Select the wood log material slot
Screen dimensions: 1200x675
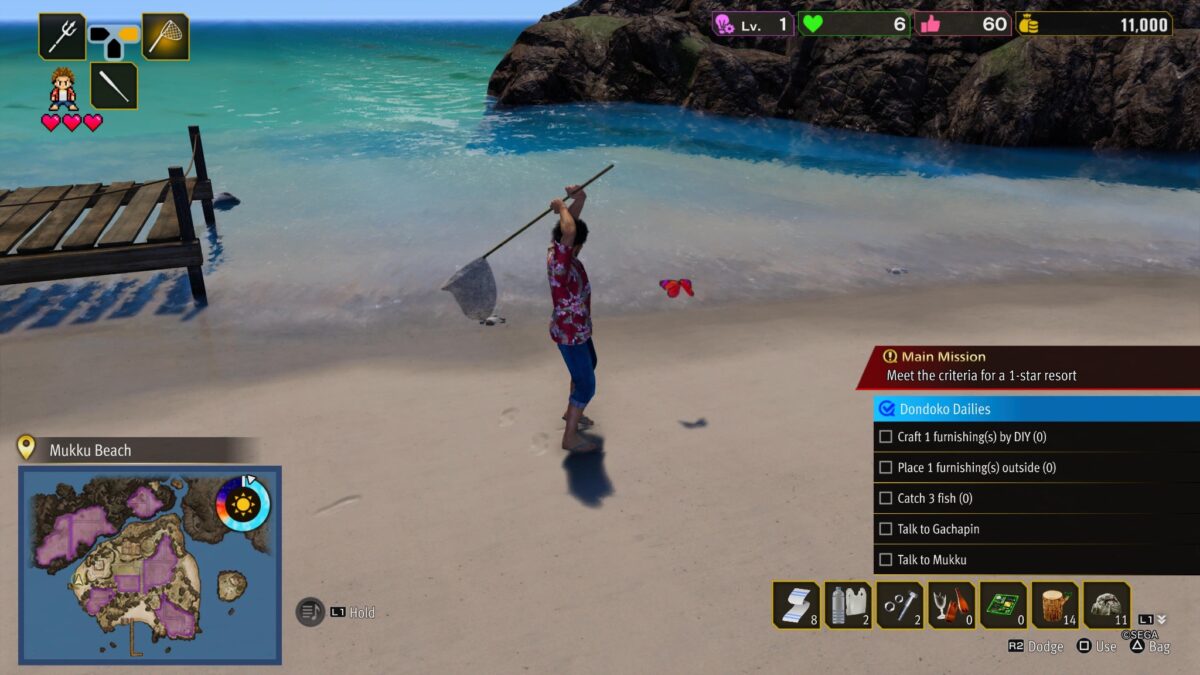1055,605
